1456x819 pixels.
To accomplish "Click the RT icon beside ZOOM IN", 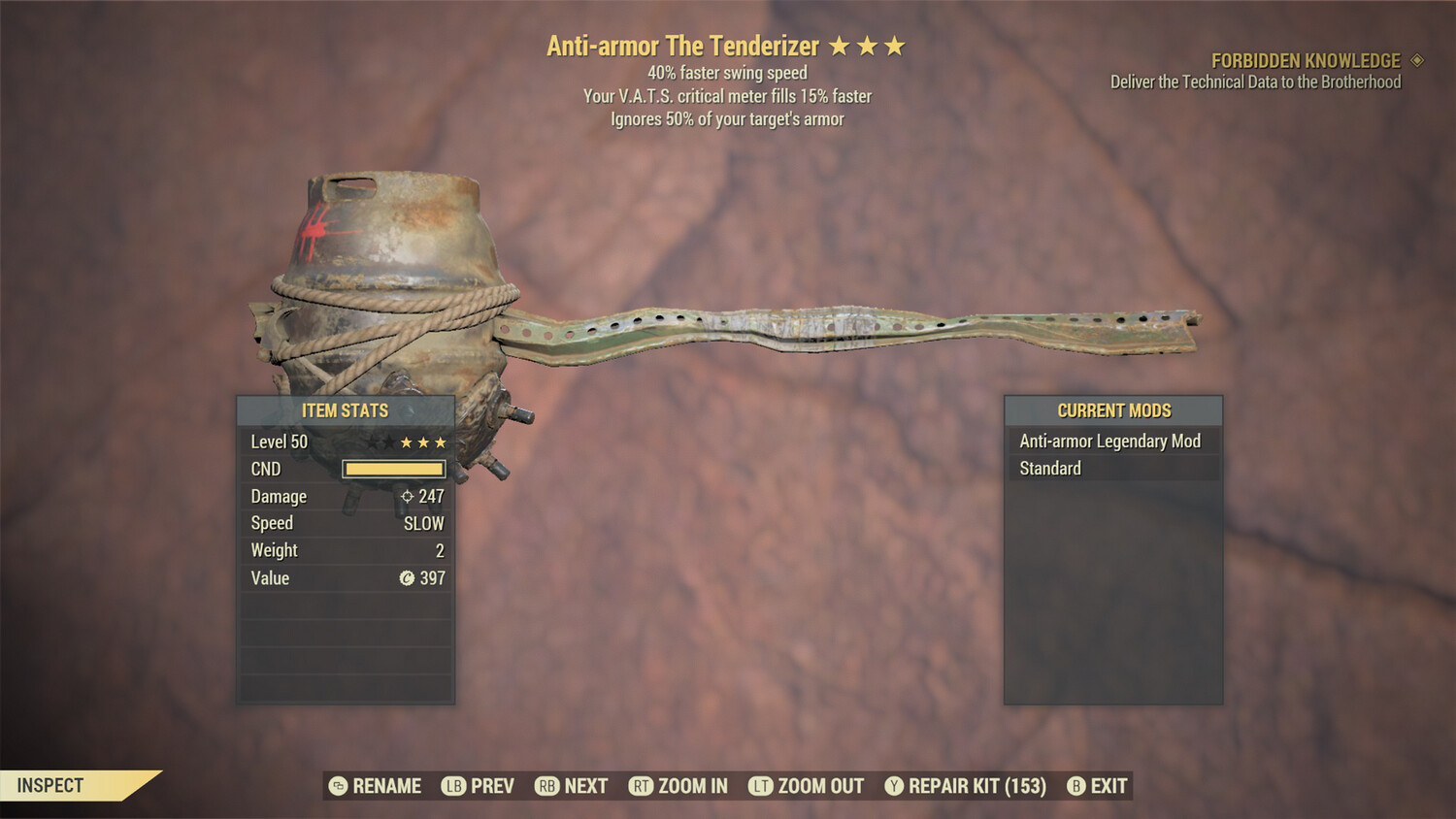I will [643, 786].
